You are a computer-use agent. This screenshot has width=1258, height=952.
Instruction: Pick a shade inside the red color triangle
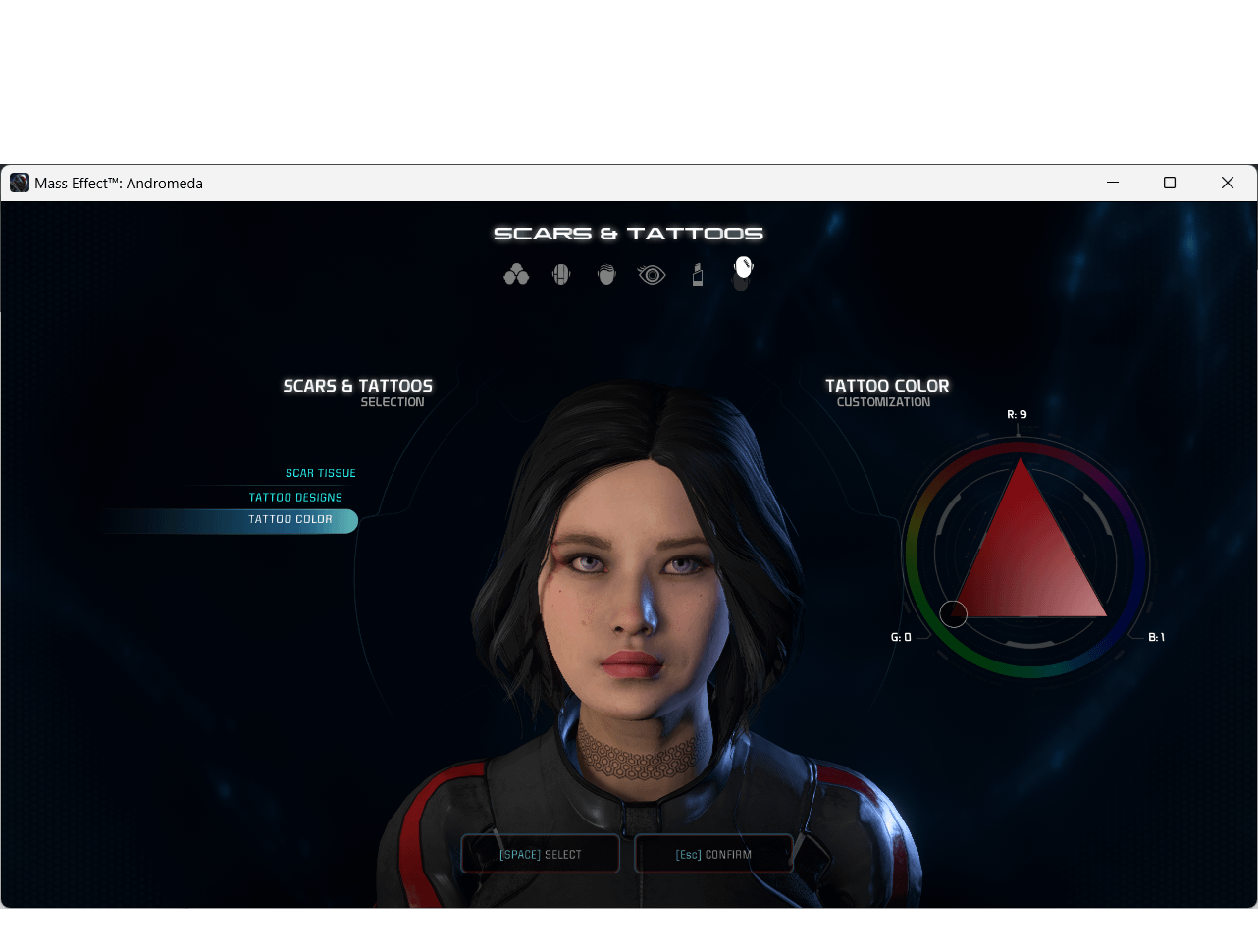pos(1025,559)
